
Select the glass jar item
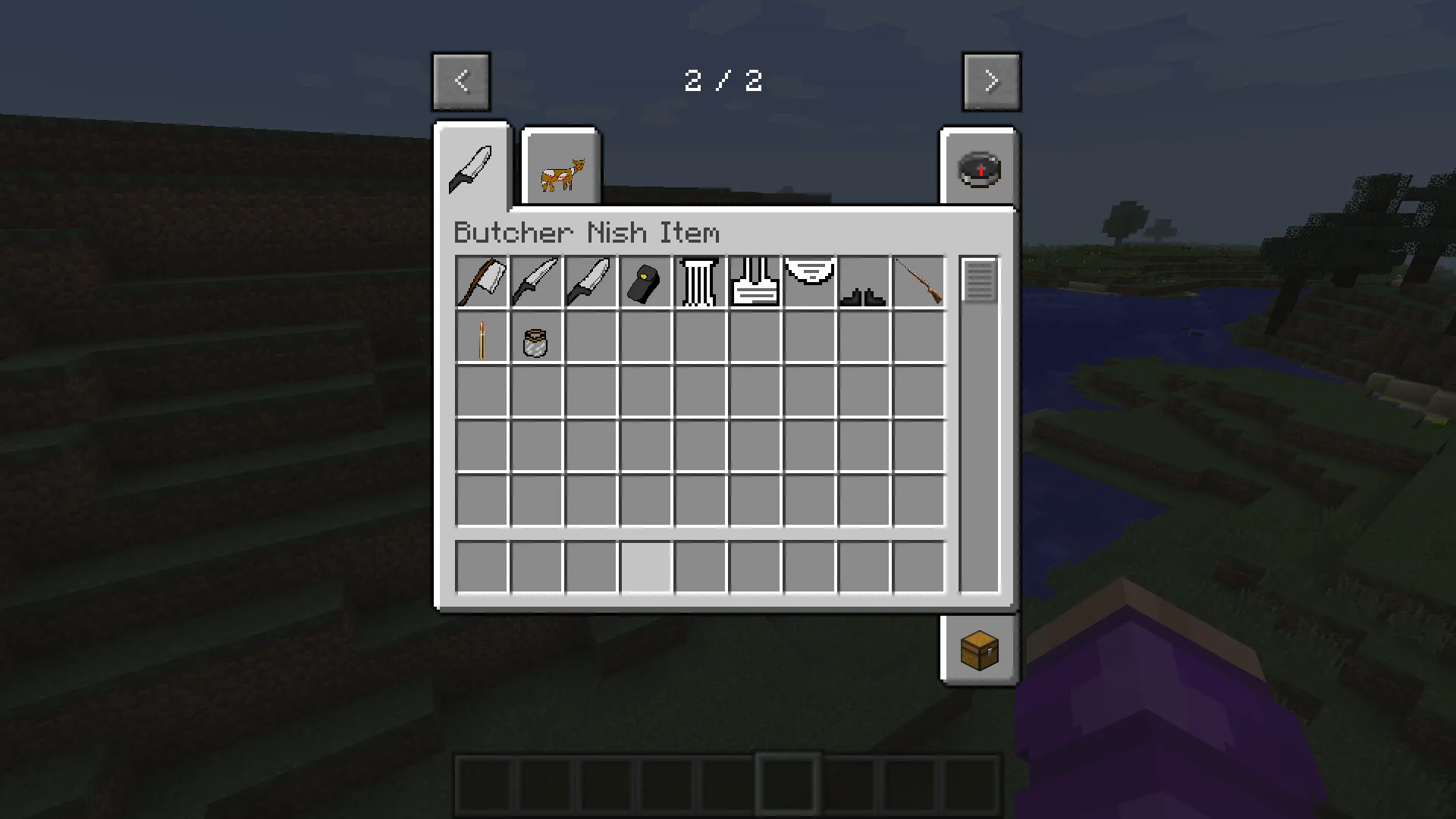pyautogui.click(x=536, y=339)
